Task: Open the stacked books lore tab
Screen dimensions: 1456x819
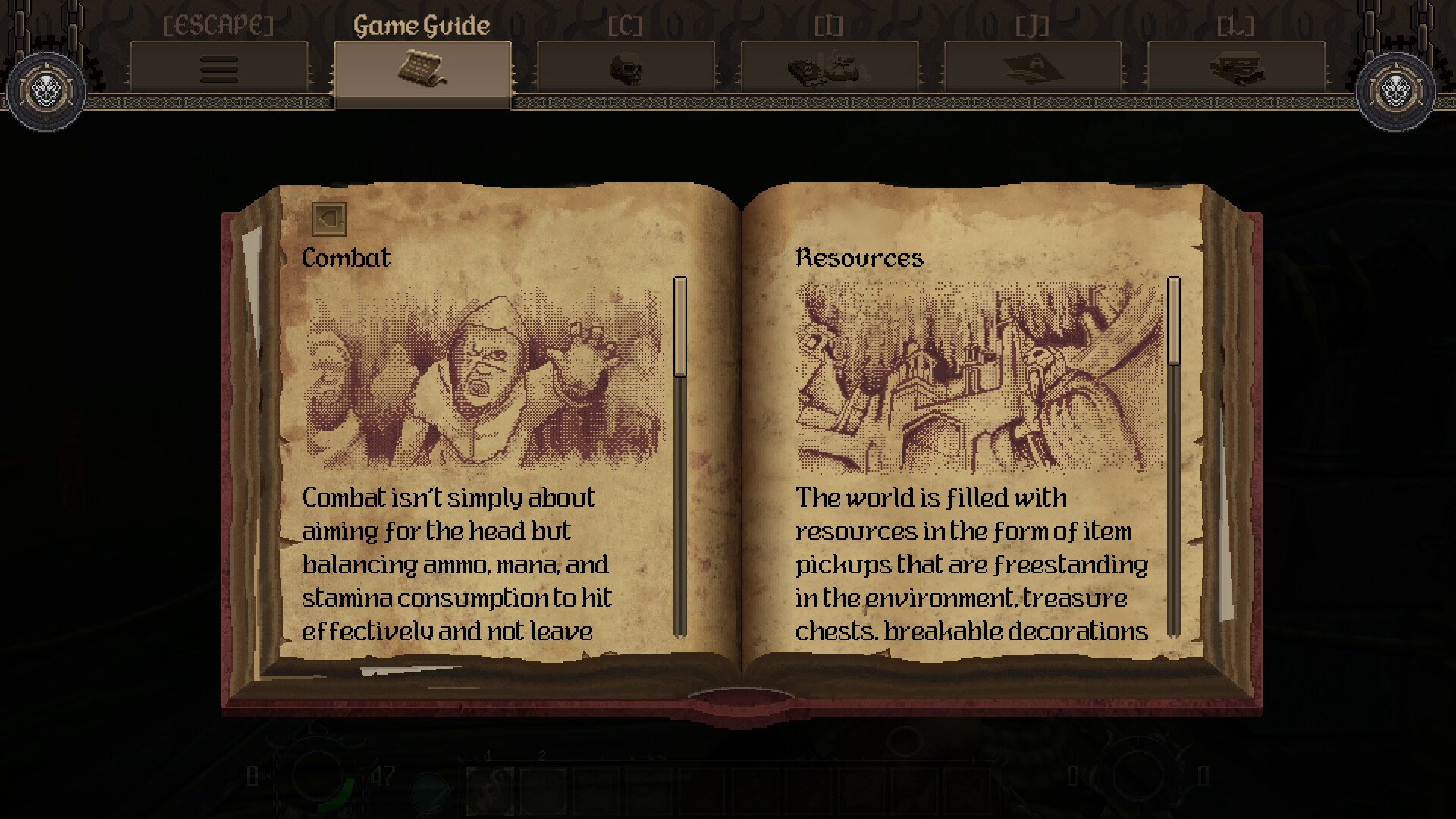Action: click(1235, 69)
